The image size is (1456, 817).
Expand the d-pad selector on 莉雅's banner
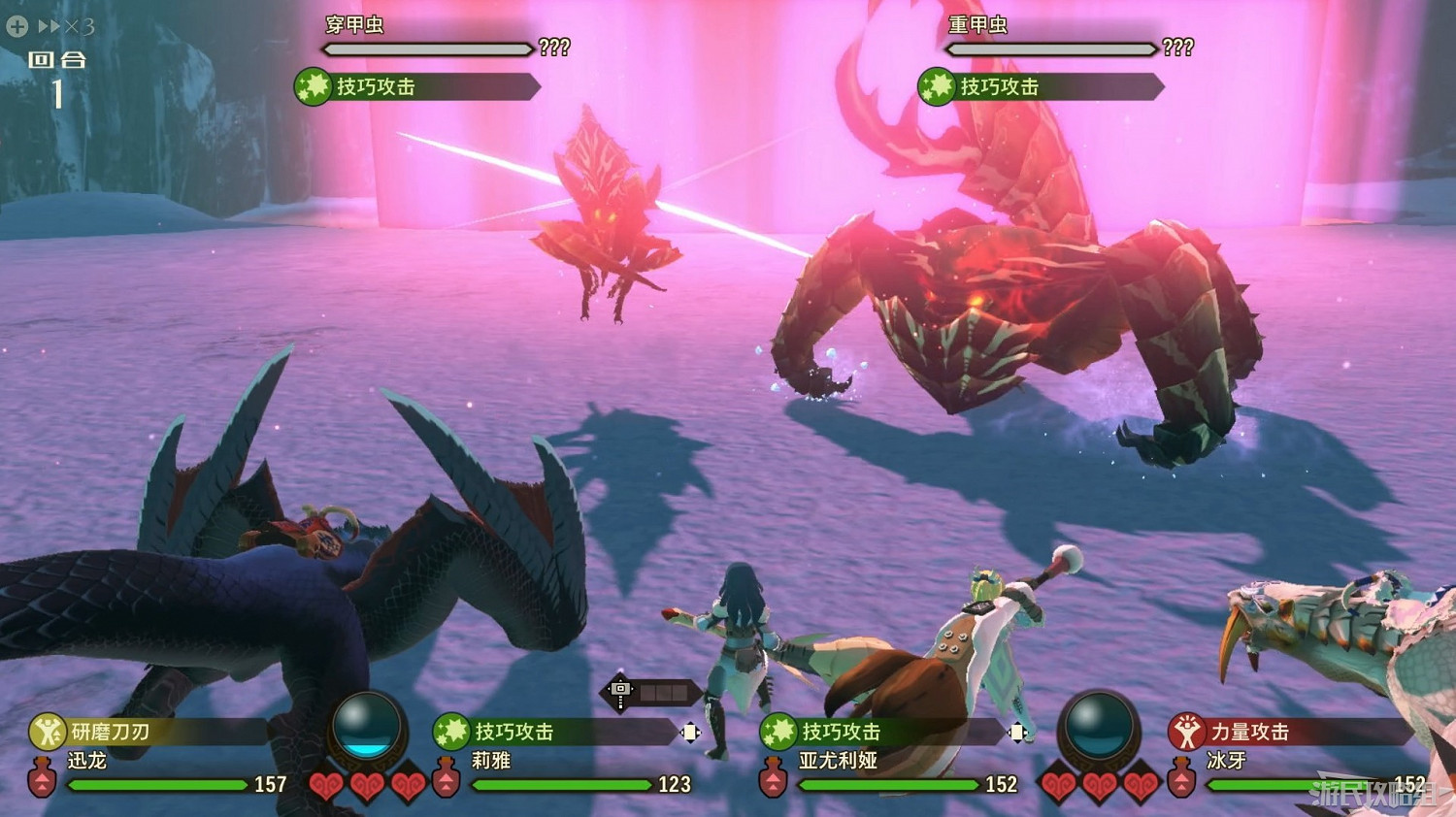[689, 735]
